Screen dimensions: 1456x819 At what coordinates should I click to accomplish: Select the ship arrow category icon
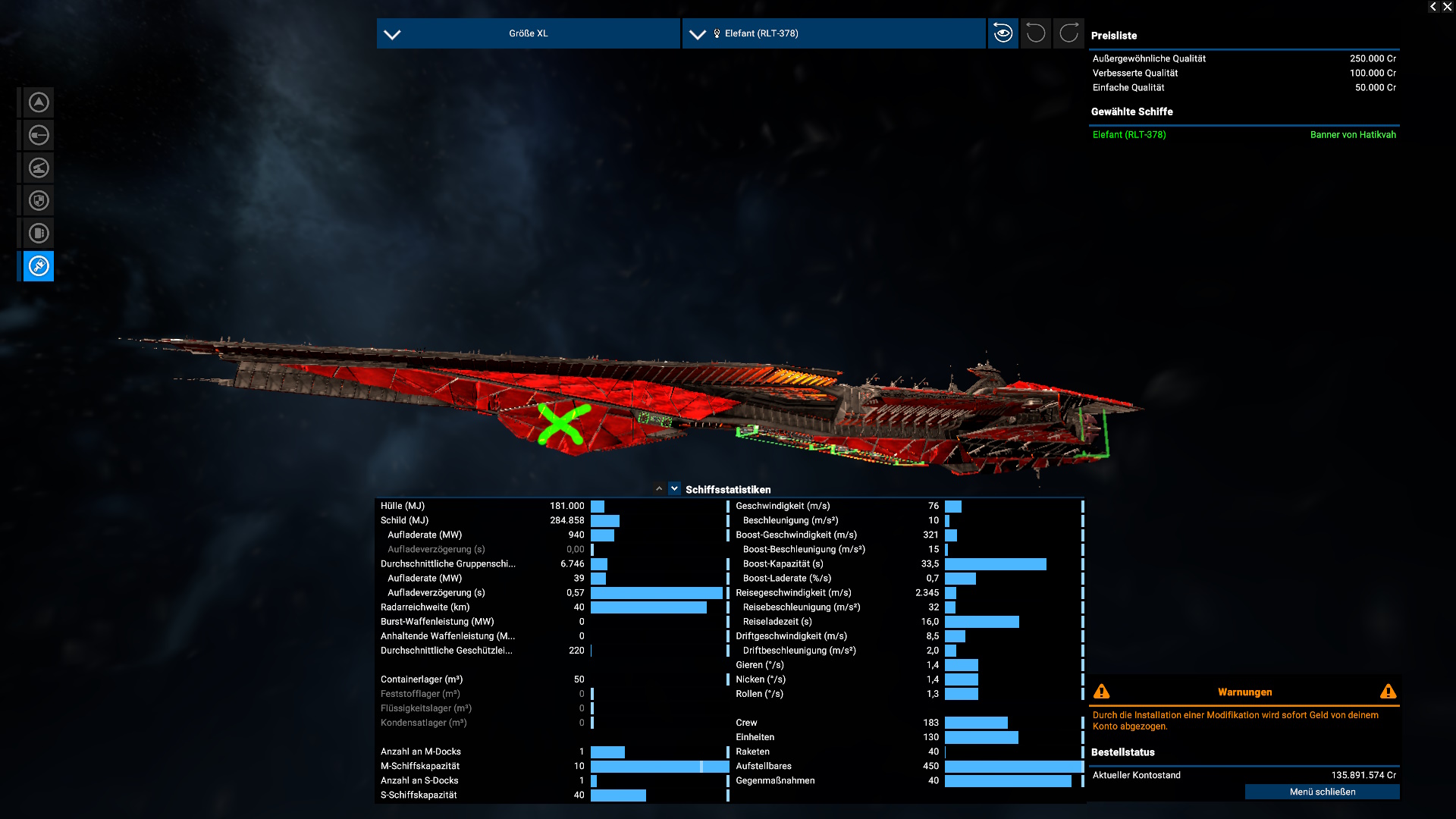tap(39, 102)
